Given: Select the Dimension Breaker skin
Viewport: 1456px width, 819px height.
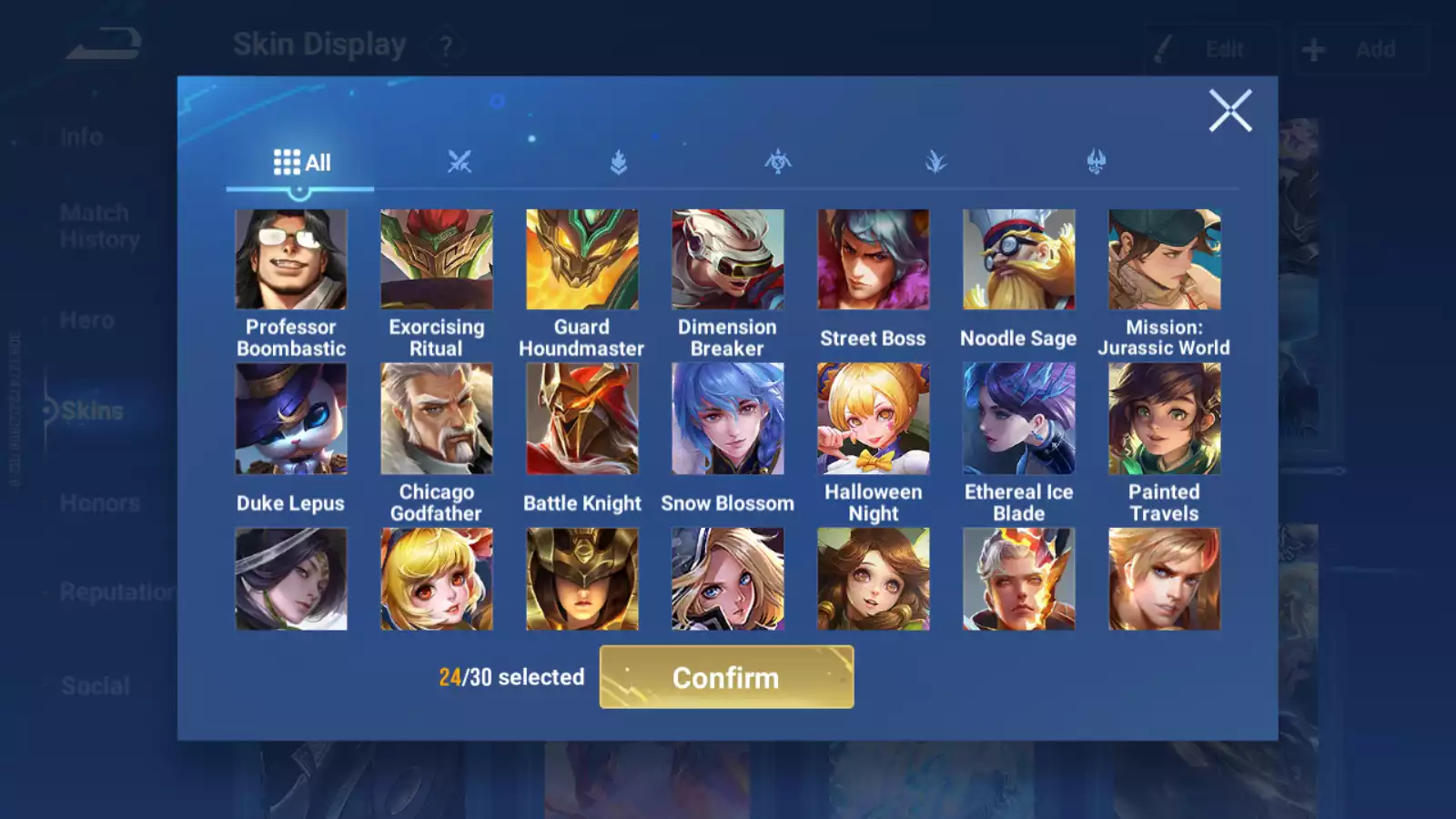Looking at the screenshot, I should point(728,260).
